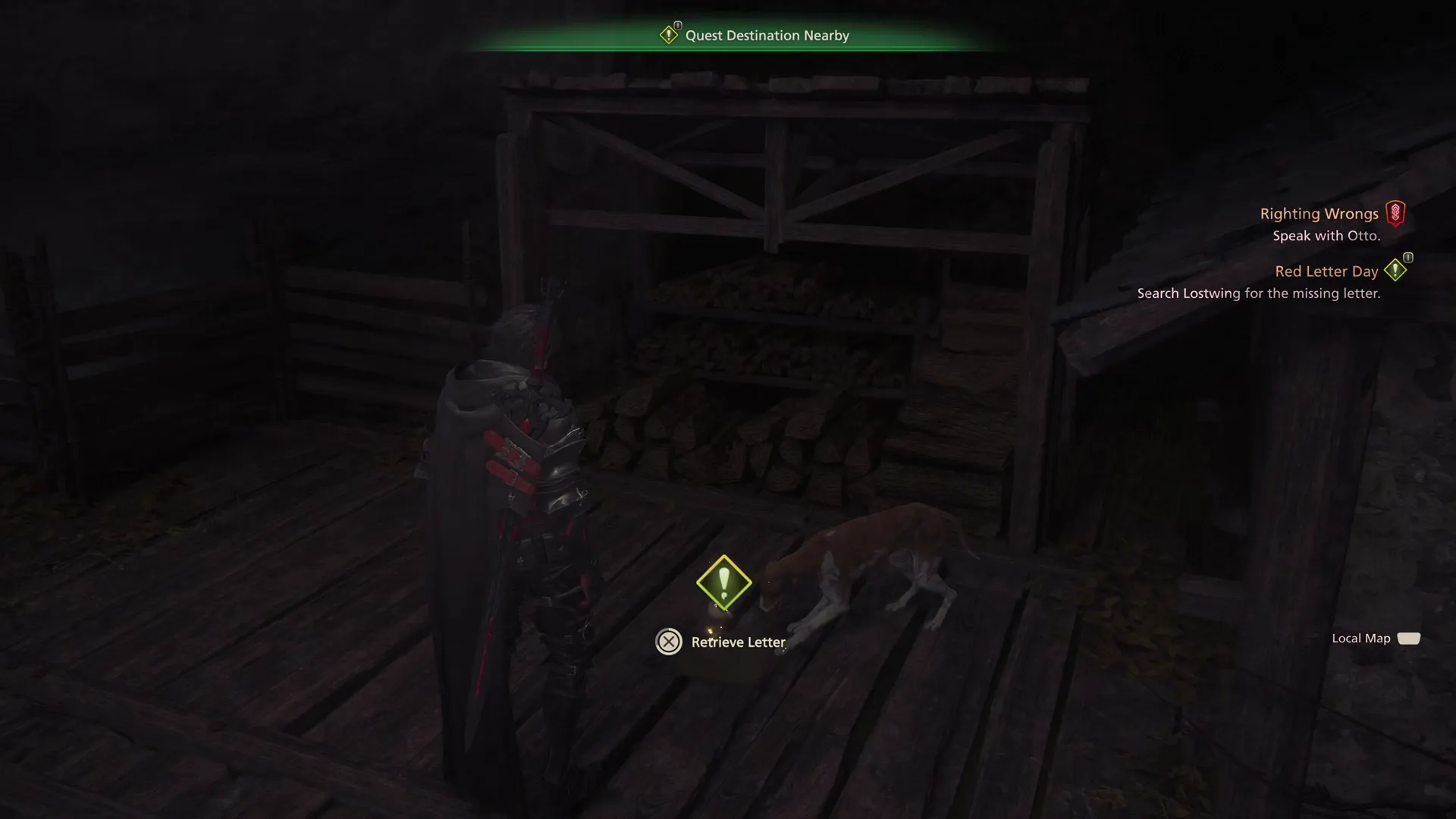
Task: Expand the Red Letter Day quest details
Action: point(1326,271)
